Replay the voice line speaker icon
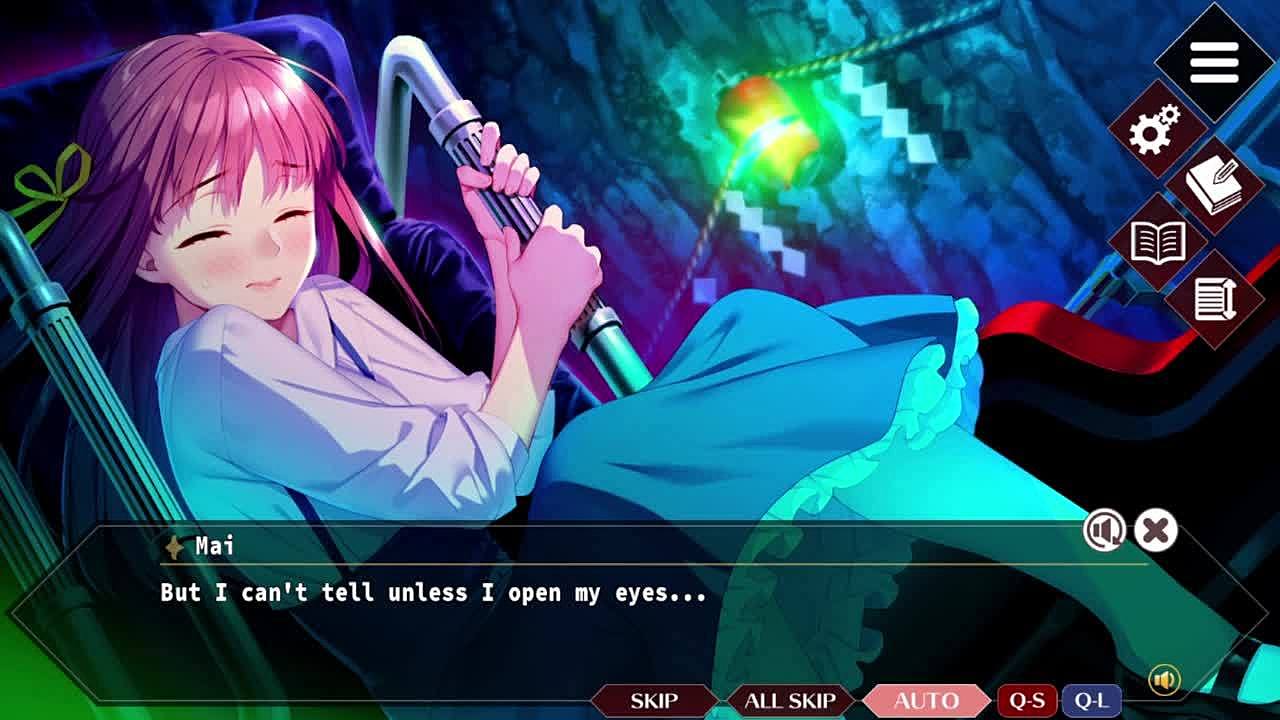Viewport: 1280px width, 720px height. [1104, 530]
